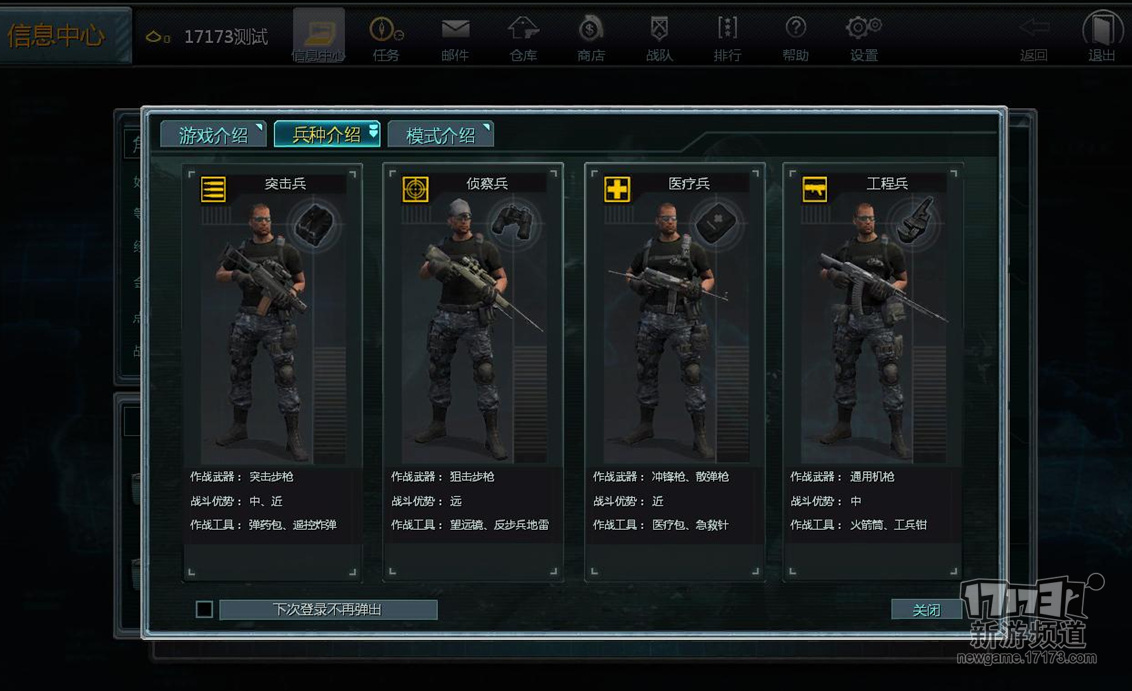Choose the 工程兵 engineer class card
The image size is (1132, 691).
click(x=872, y=370)
